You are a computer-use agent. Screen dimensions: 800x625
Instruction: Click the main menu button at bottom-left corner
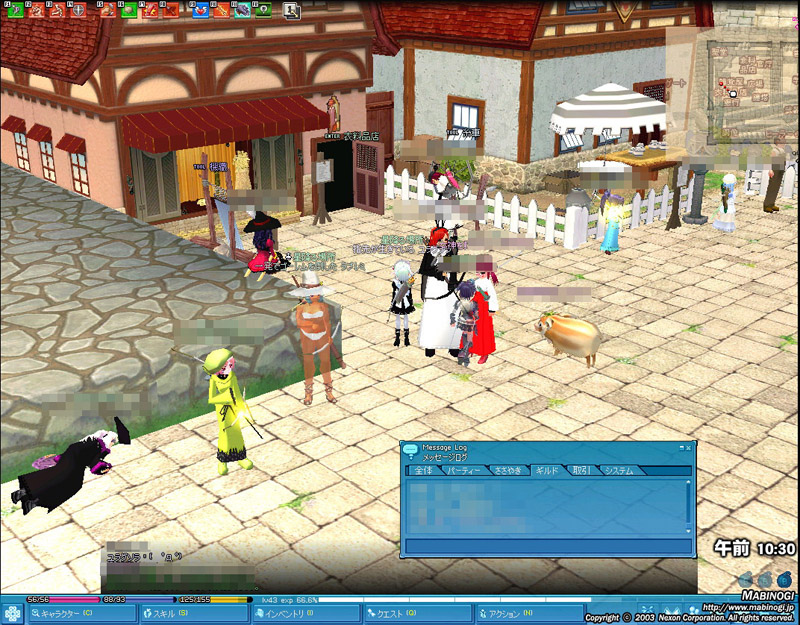(14, 612)
